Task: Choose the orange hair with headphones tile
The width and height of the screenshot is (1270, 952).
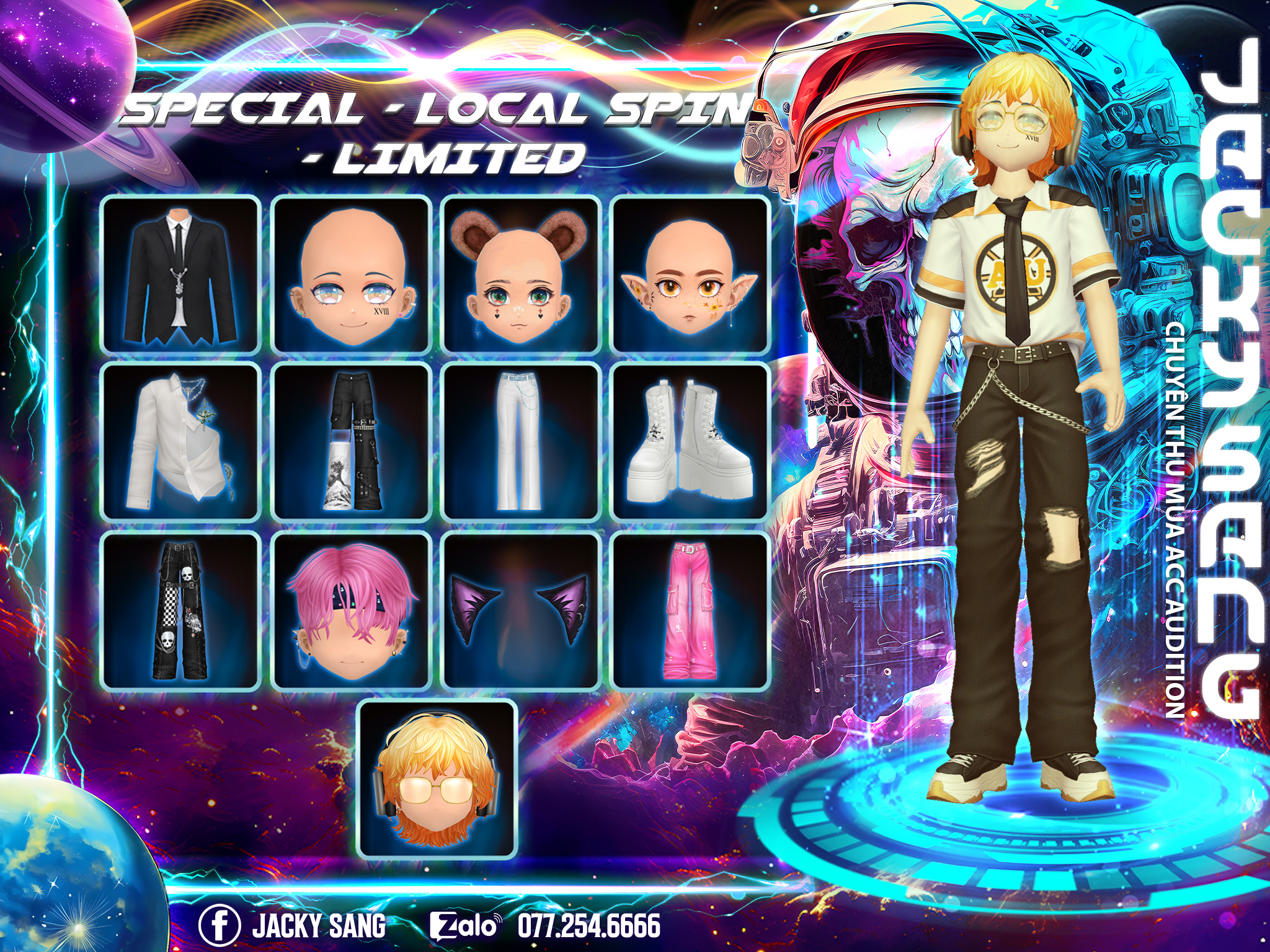Action: tap(438, 779)
